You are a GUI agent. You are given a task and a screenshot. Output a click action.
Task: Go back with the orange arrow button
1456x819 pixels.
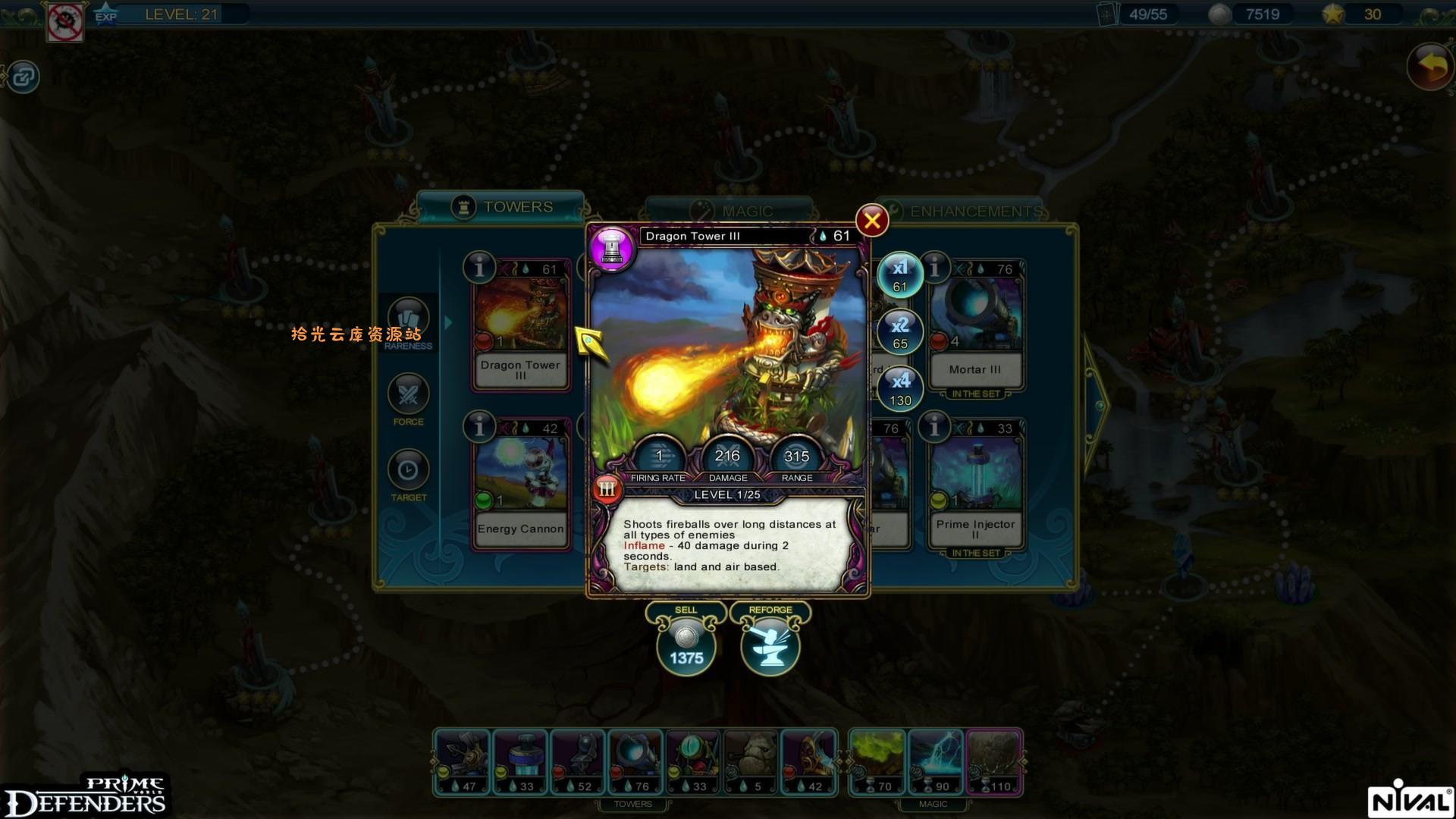1430,67
